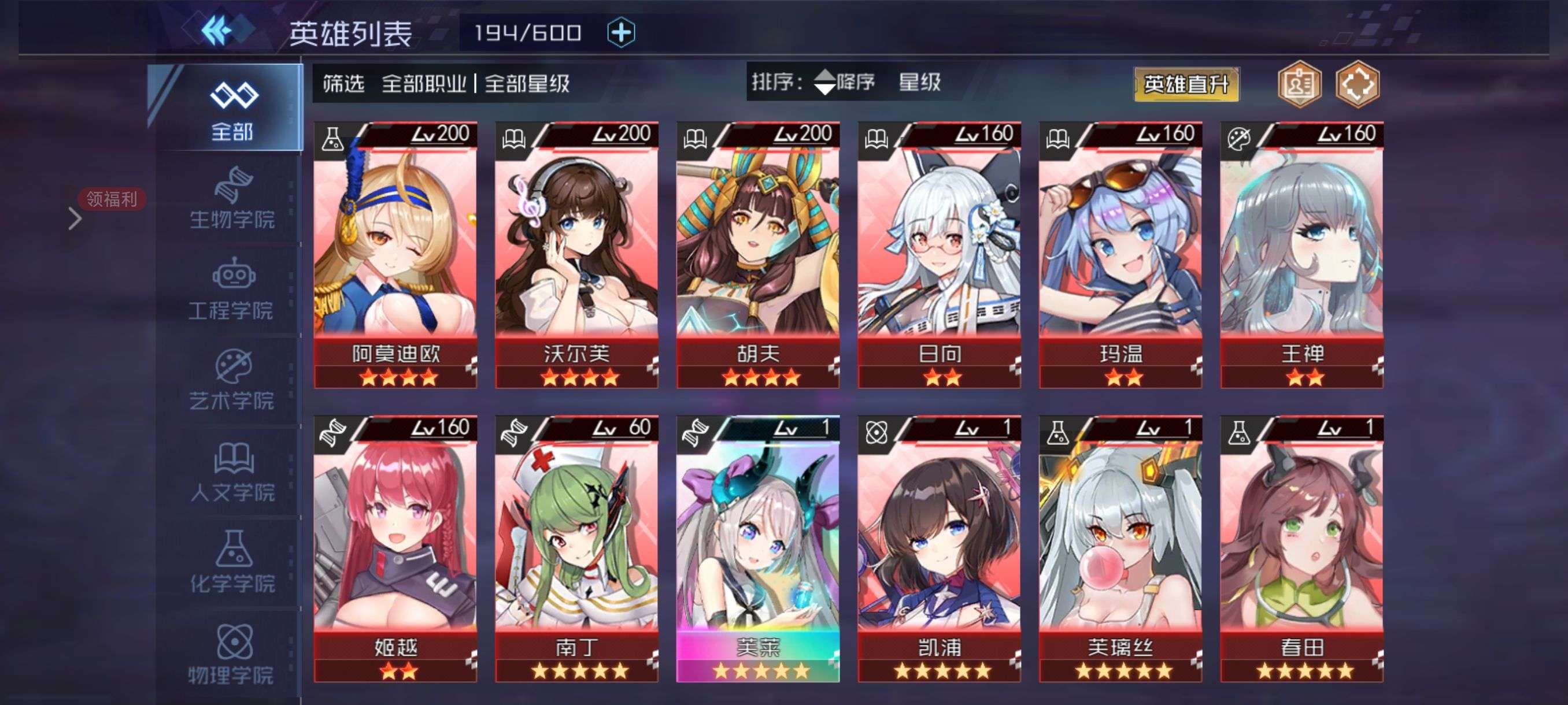This screenshot has height=705, width=1568.
Task: Open the ID card hexagon icon
Action: coord(1299,84)
